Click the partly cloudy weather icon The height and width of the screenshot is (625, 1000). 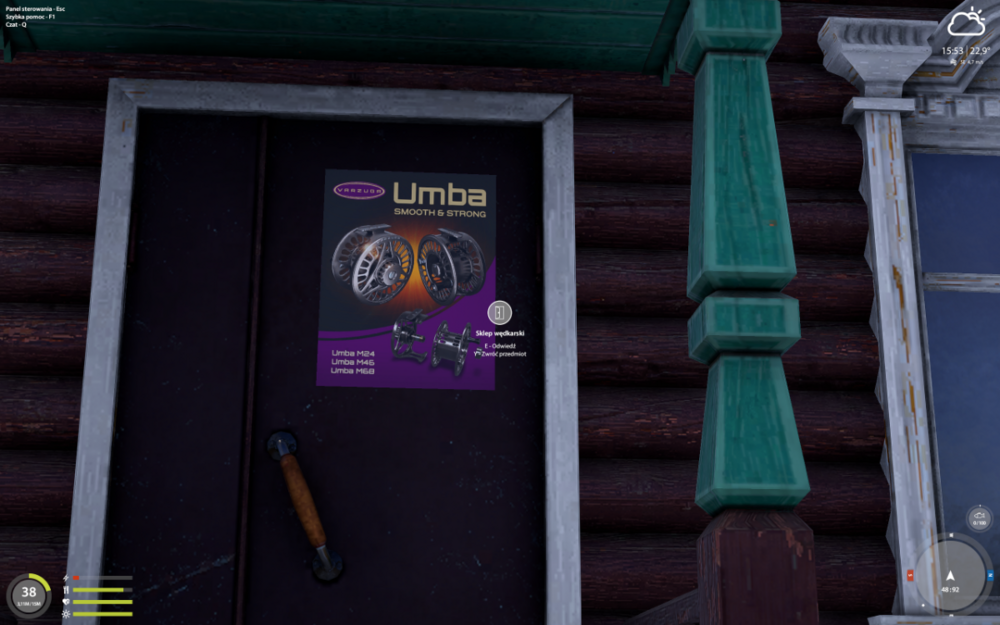(x=966, y=23)
